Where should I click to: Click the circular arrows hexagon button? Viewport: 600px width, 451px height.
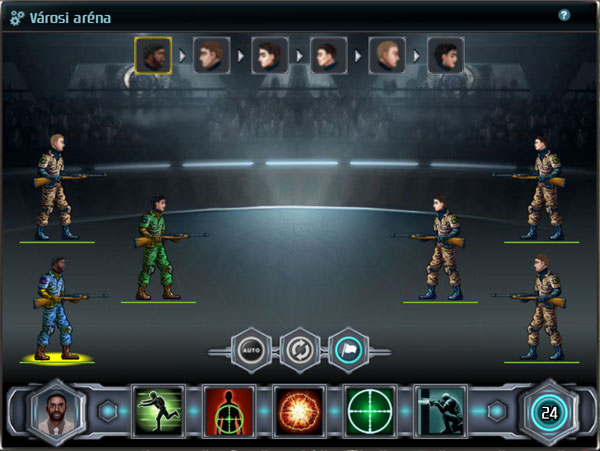300,350
